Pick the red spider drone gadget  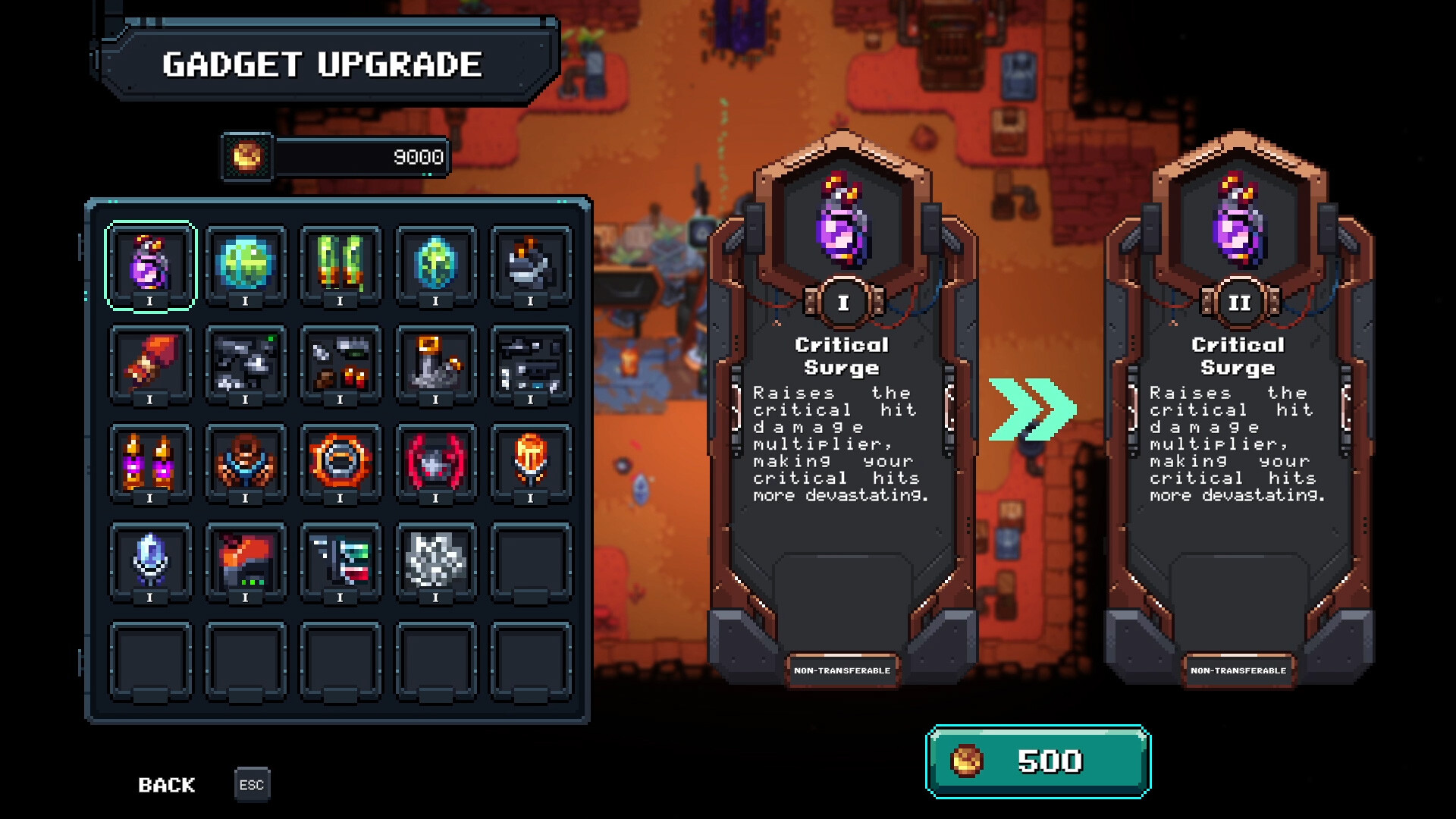[435, 463]
